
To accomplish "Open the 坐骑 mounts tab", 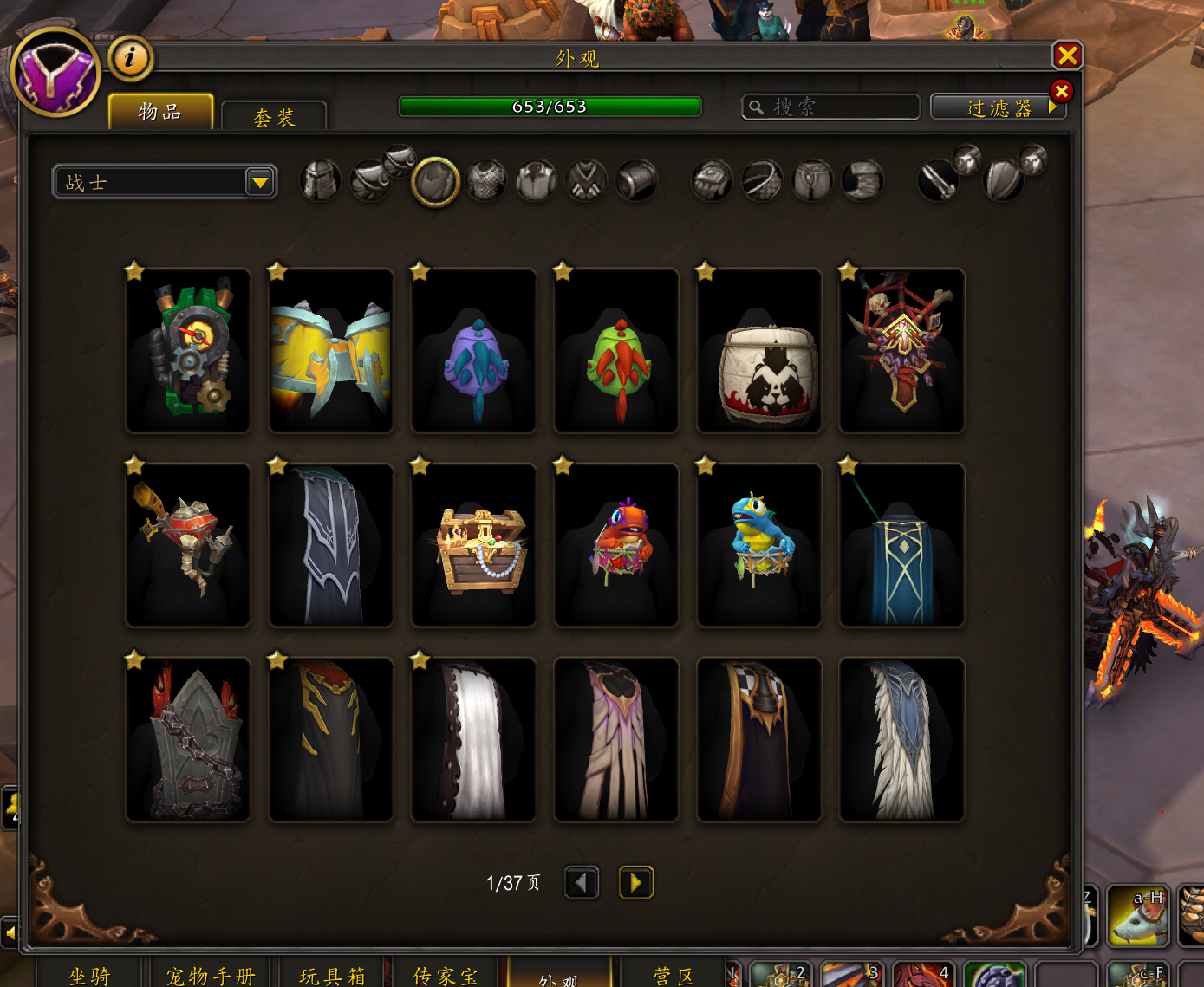I will pos(89,975).
